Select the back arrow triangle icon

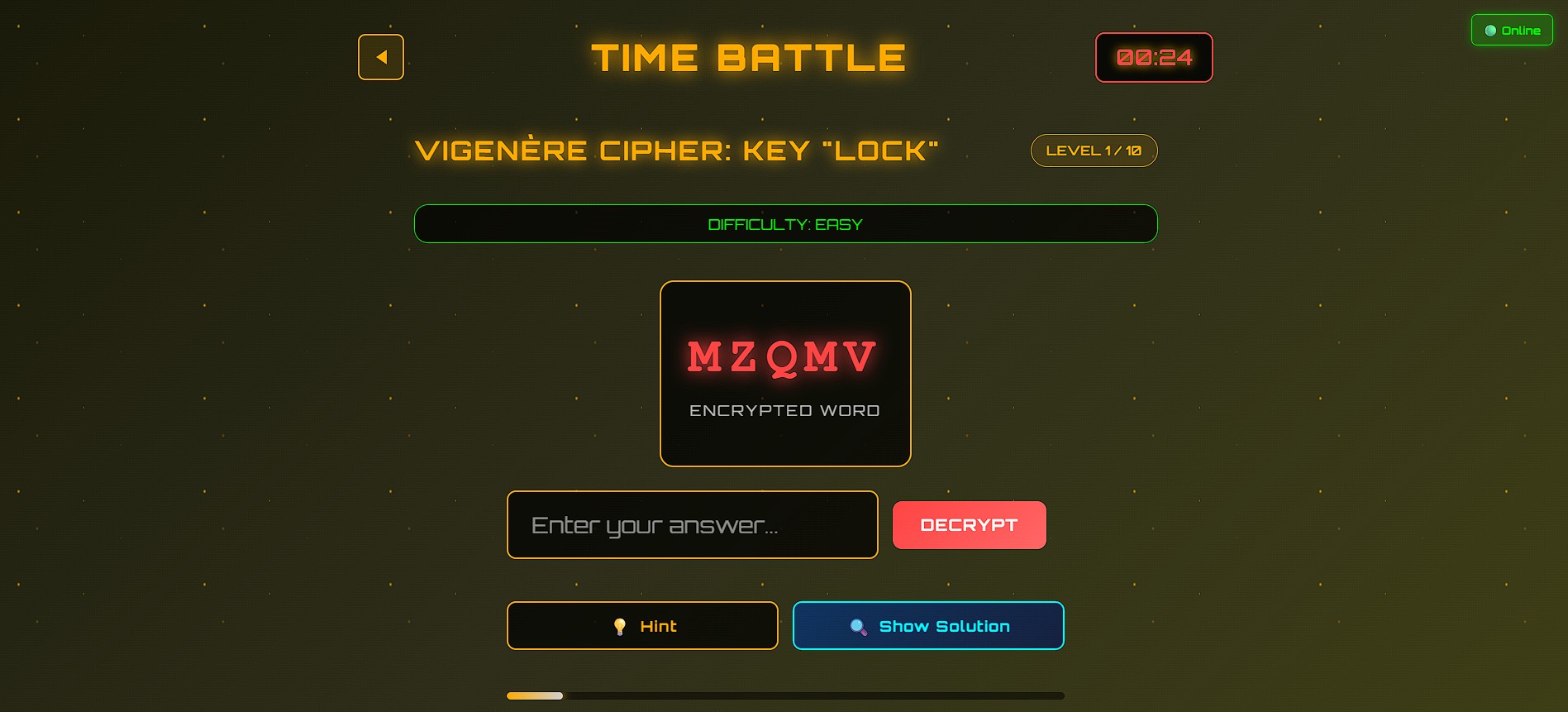tap(381, 57)
